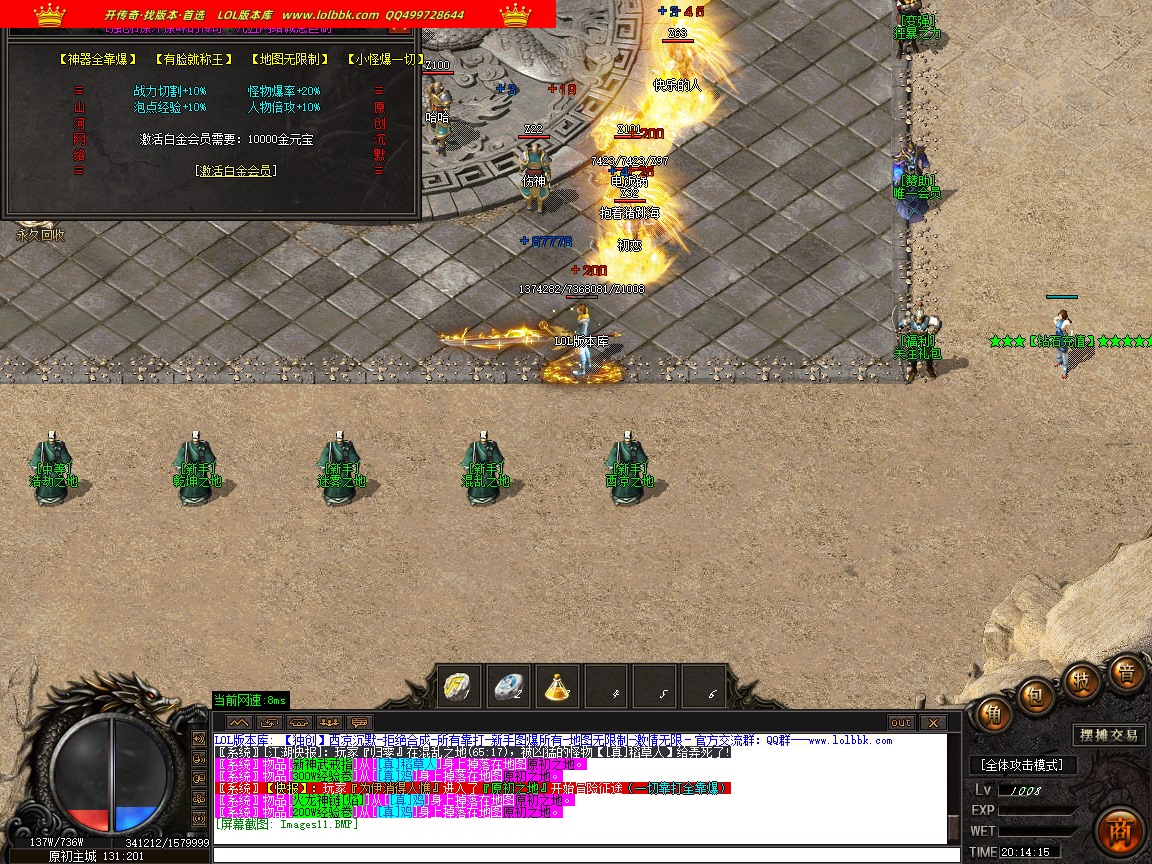The height and width of the screenshot is (864, 1152).
Task: Focus the chat text input field
Action: pos(578,855)
